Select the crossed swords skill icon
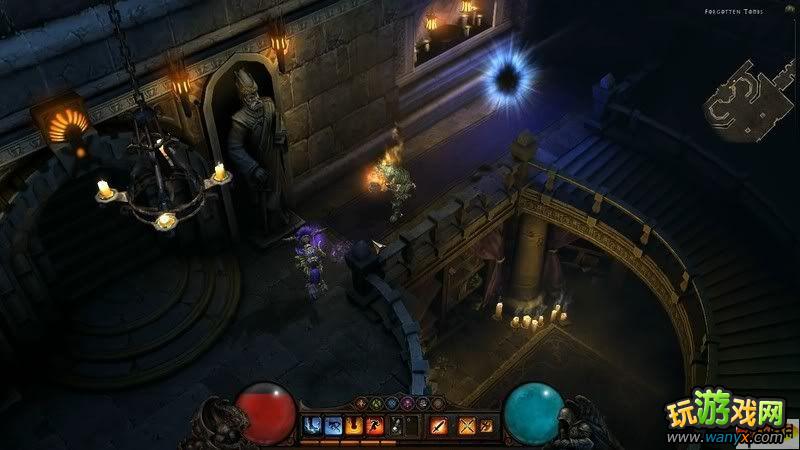800x450 pixels. point(466,426)
